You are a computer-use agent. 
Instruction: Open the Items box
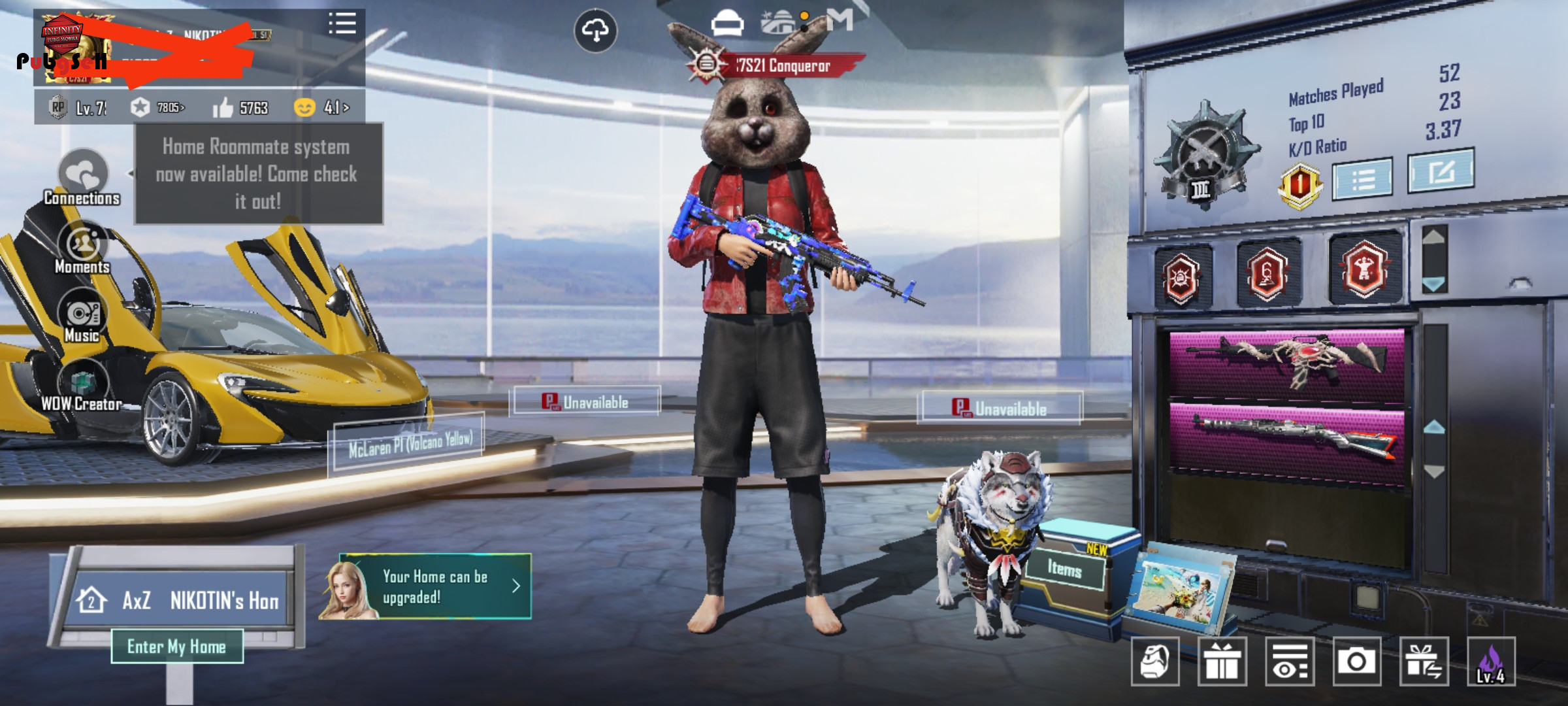coord(1065,569)
